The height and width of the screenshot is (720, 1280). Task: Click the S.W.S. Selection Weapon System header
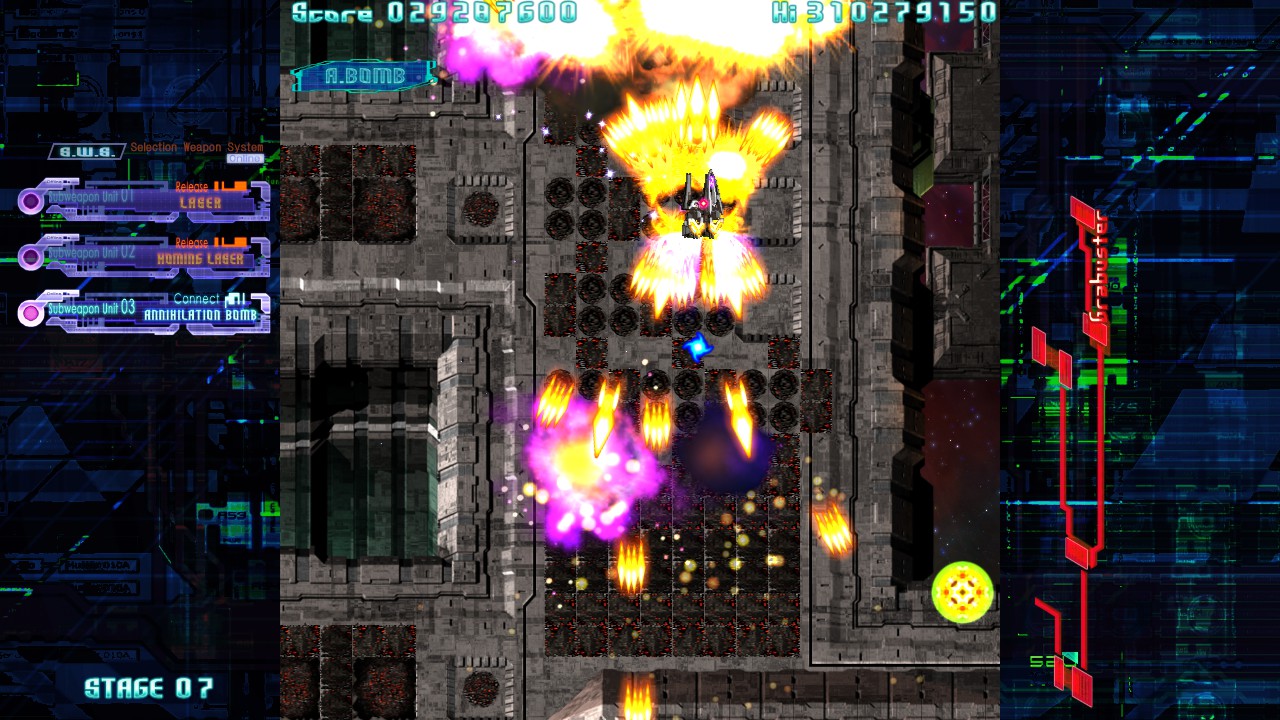88,151
